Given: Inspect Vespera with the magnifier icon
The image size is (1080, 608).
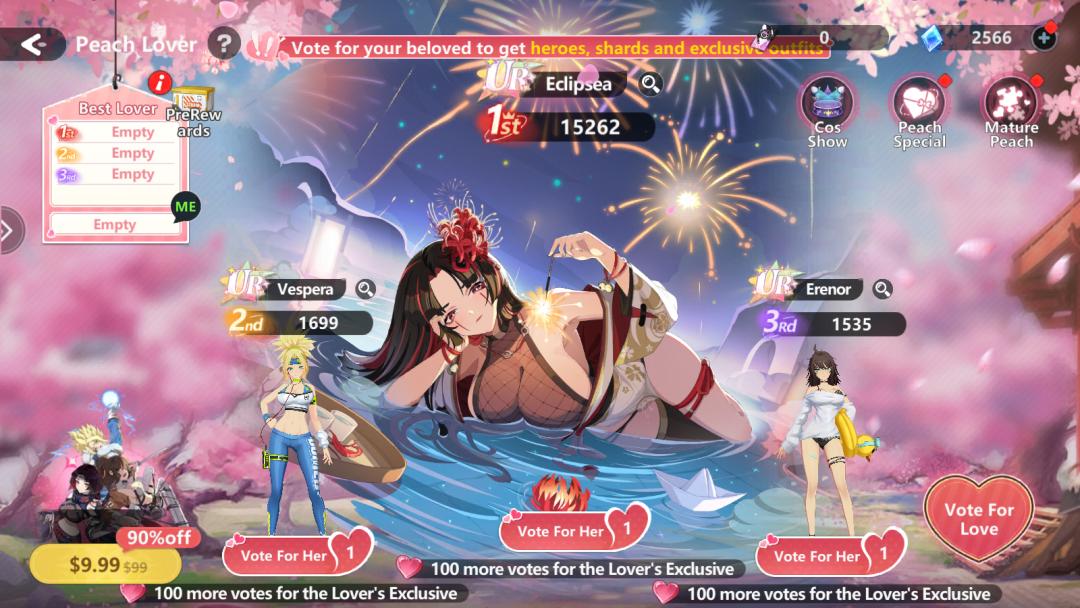Looking at the screenshot, I should (x=366, y=289).
